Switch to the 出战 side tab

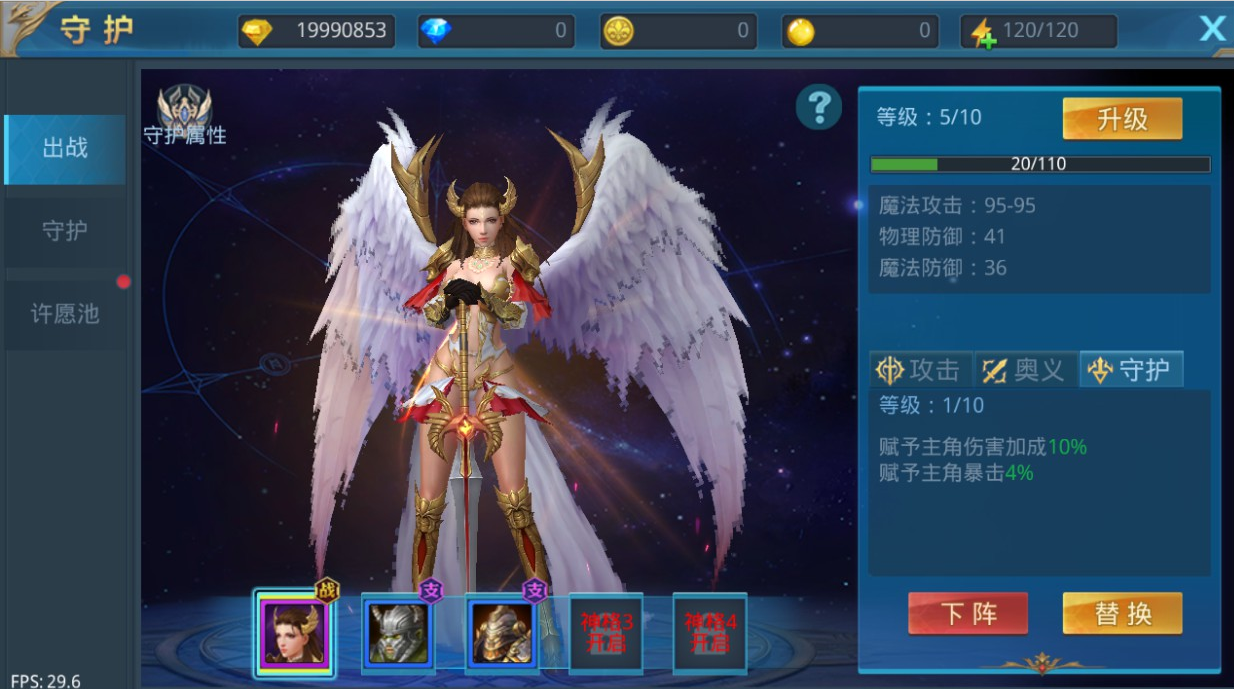[65, 149]
